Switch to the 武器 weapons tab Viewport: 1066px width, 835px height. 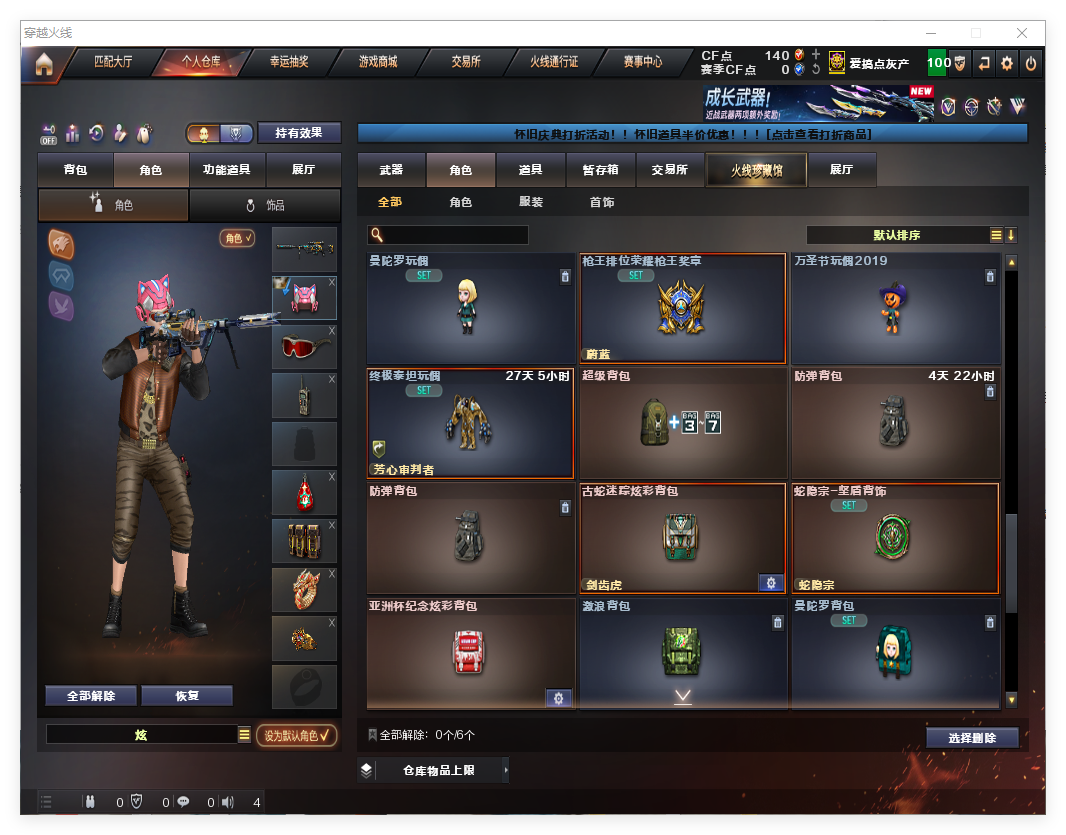[x=391, y=170]
